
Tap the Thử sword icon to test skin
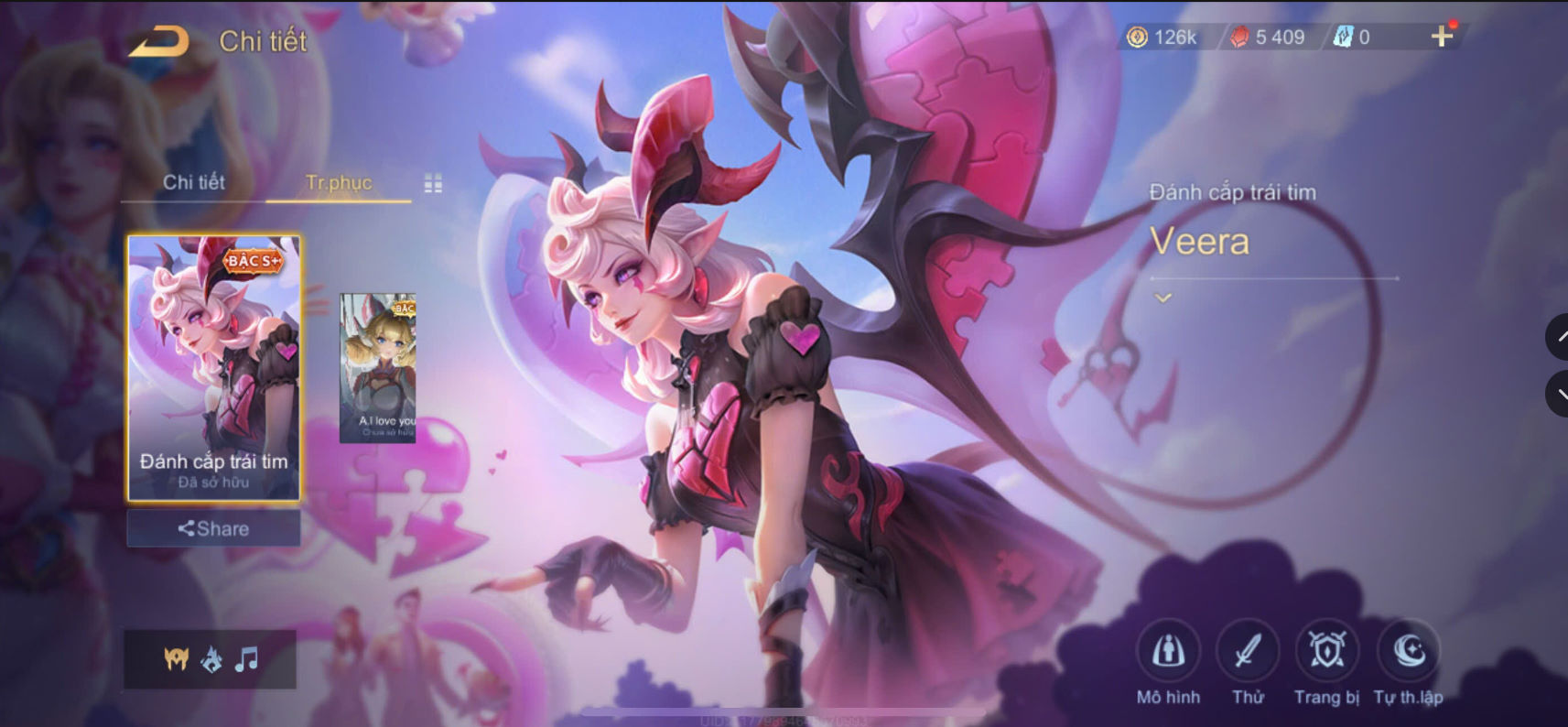pos(1249,652)
